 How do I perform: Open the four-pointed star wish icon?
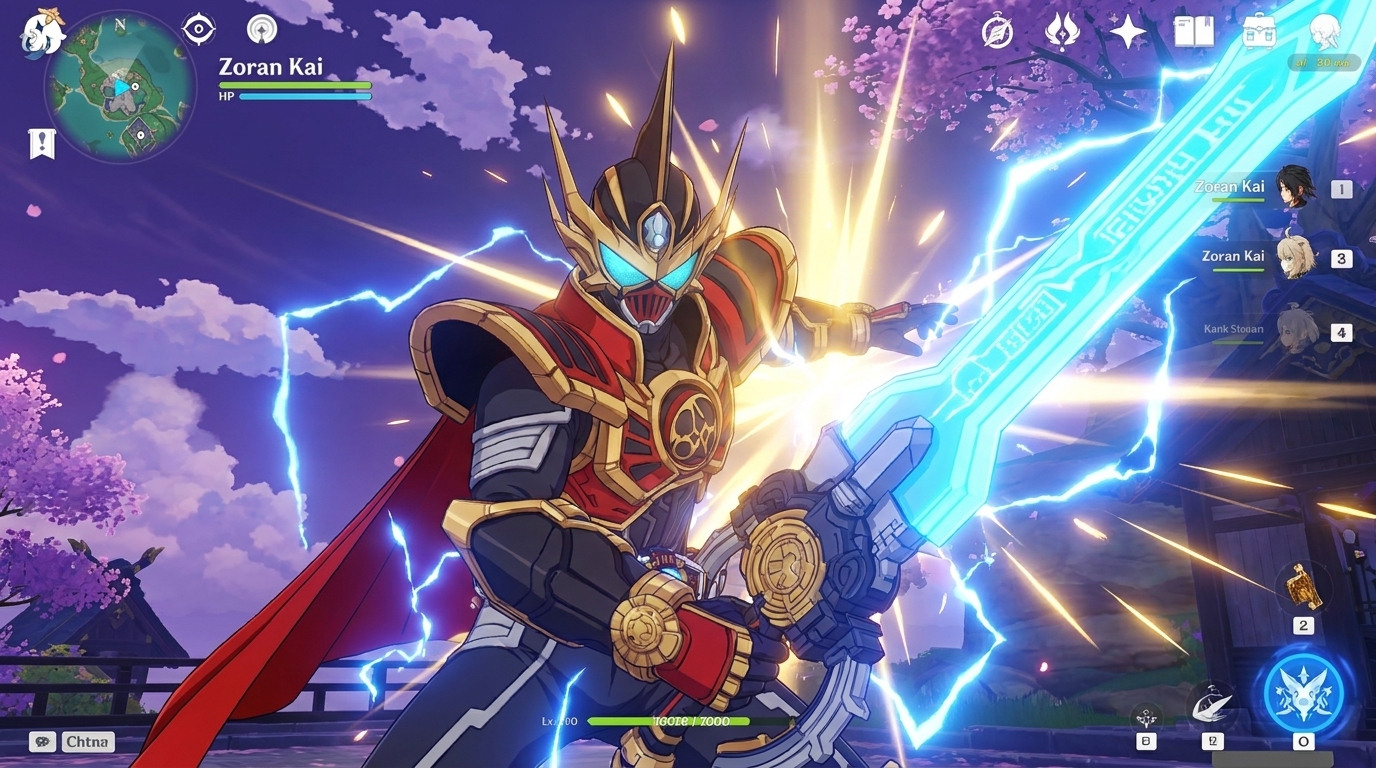click(1127, 32)
